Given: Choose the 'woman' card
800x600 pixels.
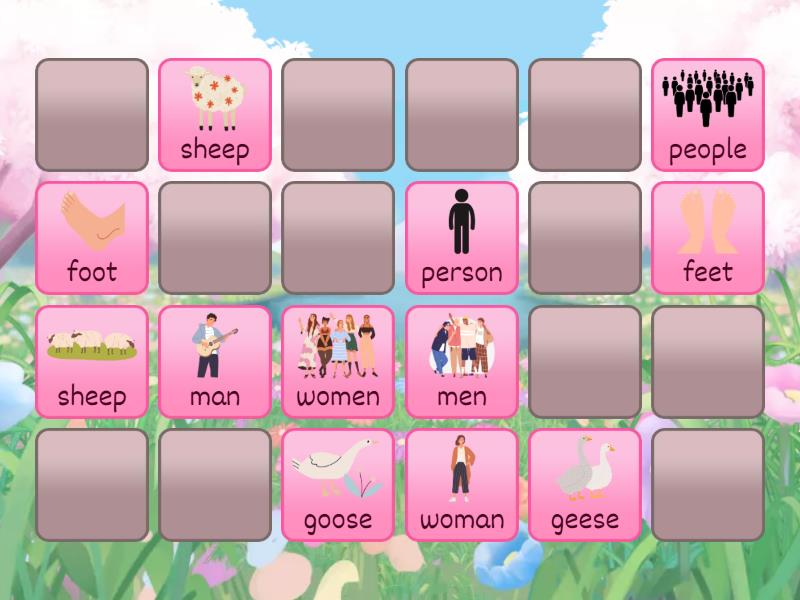Looking at the screenshot, I should (x=461, y=485).
